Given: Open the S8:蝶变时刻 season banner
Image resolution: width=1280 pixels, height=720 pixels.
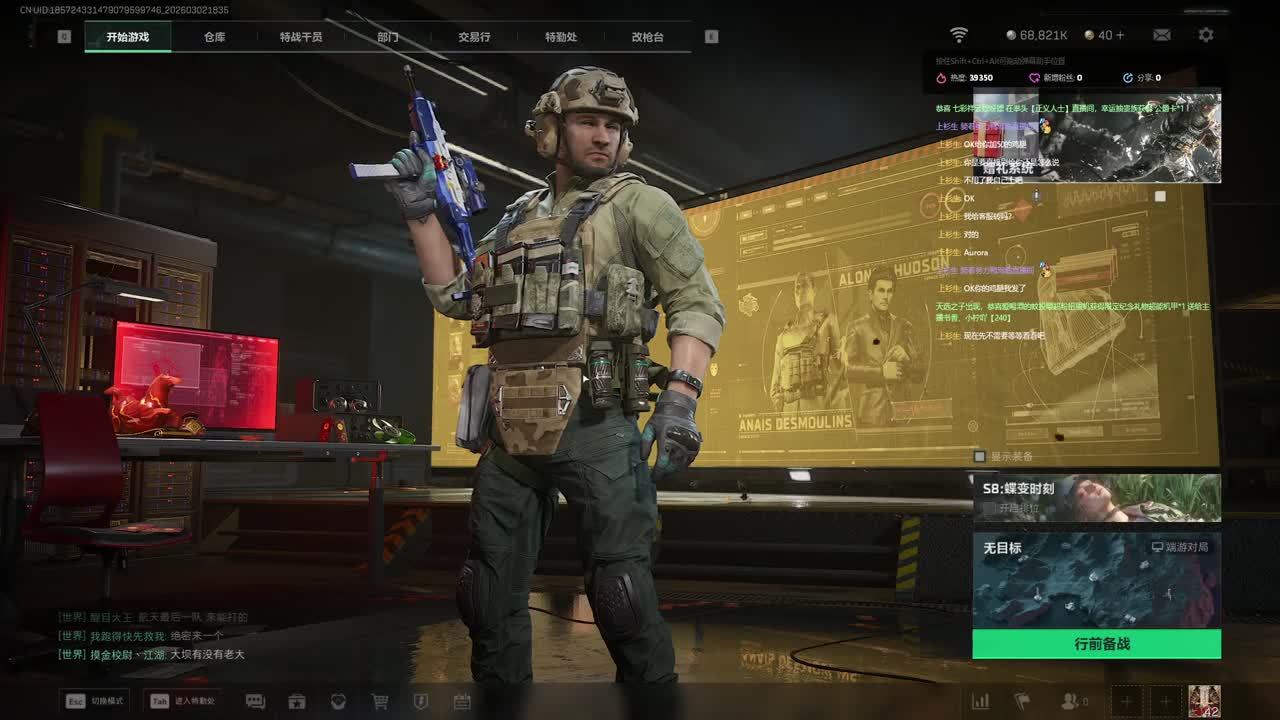Looking at the screenshot, I should tap(1096, 498).
